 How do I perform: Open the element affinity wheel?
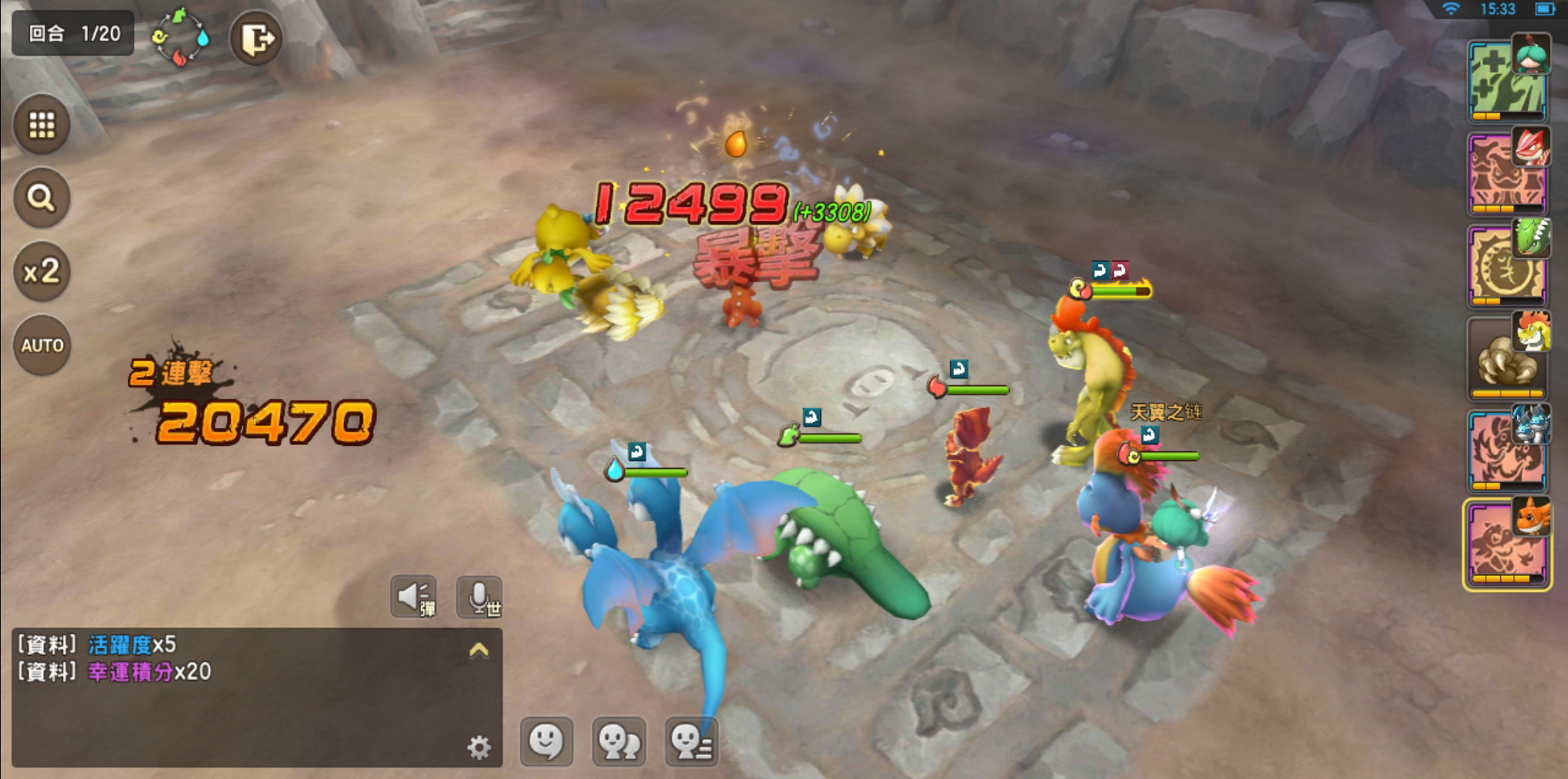181,37
